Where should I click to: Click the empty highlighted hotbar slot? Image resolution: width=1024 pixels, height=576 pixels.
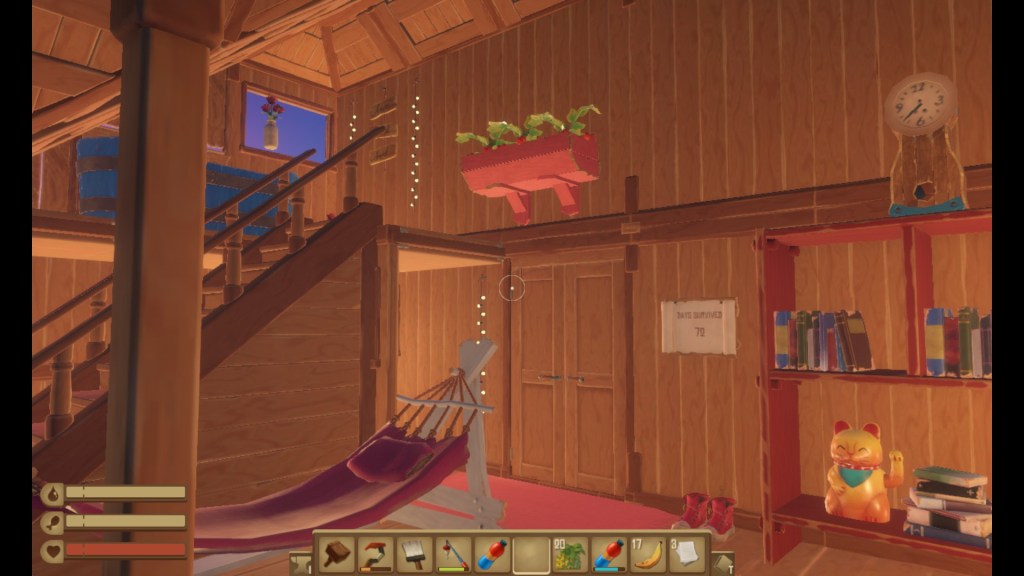coord(531,554)
